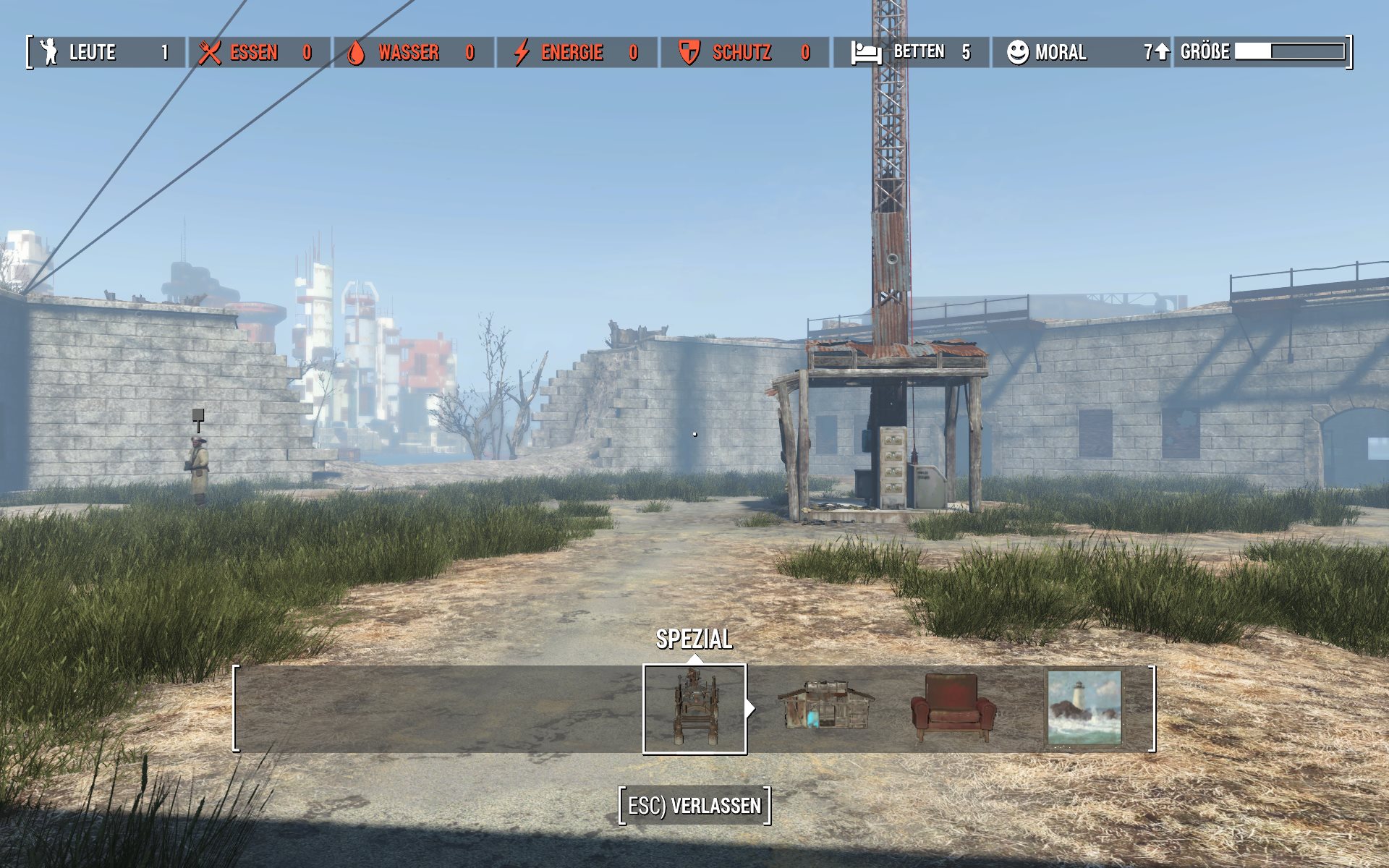1389x868 pixels.
Task: Choose the red armchair furniture category
Action: [952, 709]
